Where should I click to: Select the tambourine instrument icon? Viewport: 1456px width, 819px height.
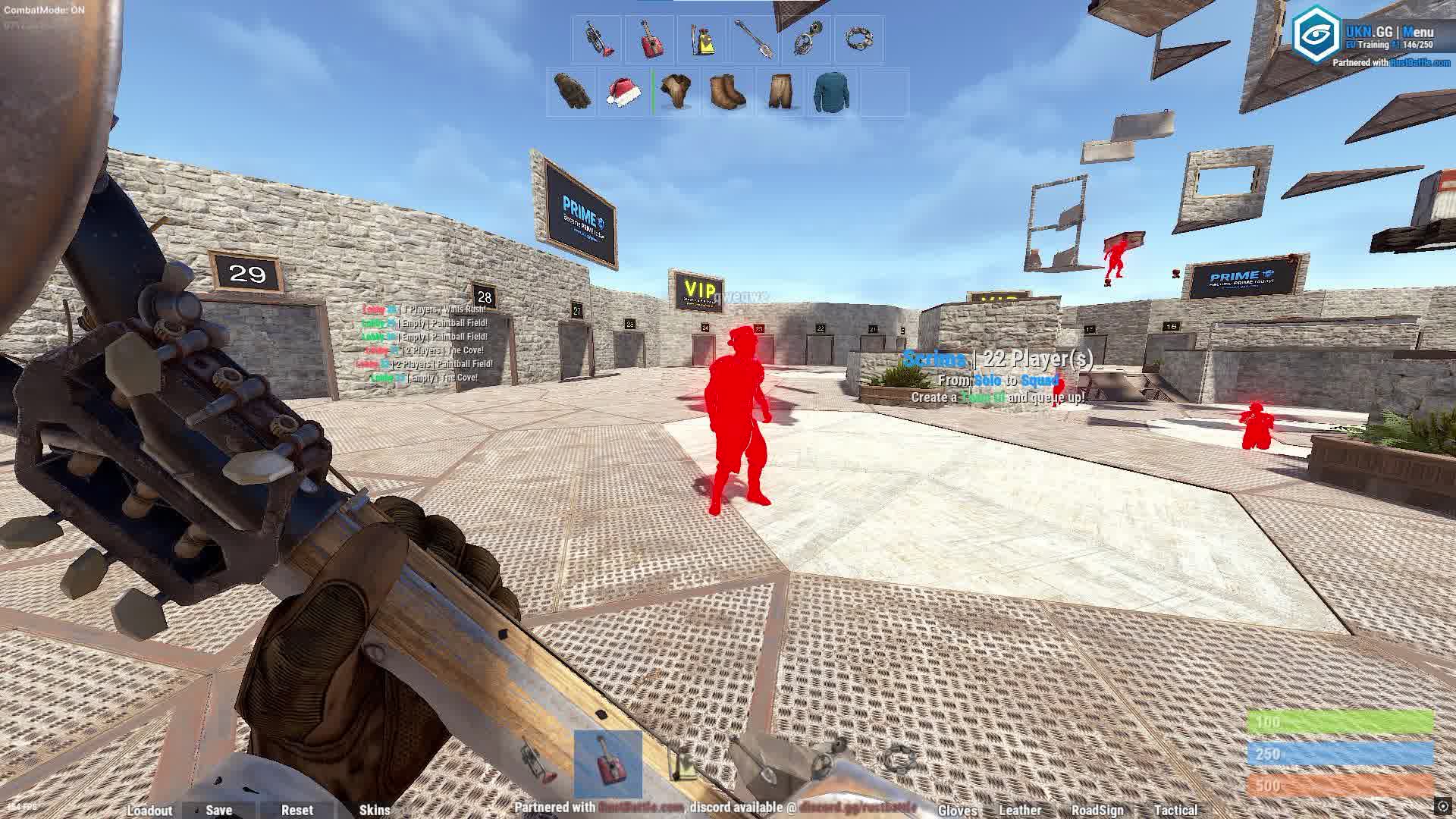(x=858, y=39)
